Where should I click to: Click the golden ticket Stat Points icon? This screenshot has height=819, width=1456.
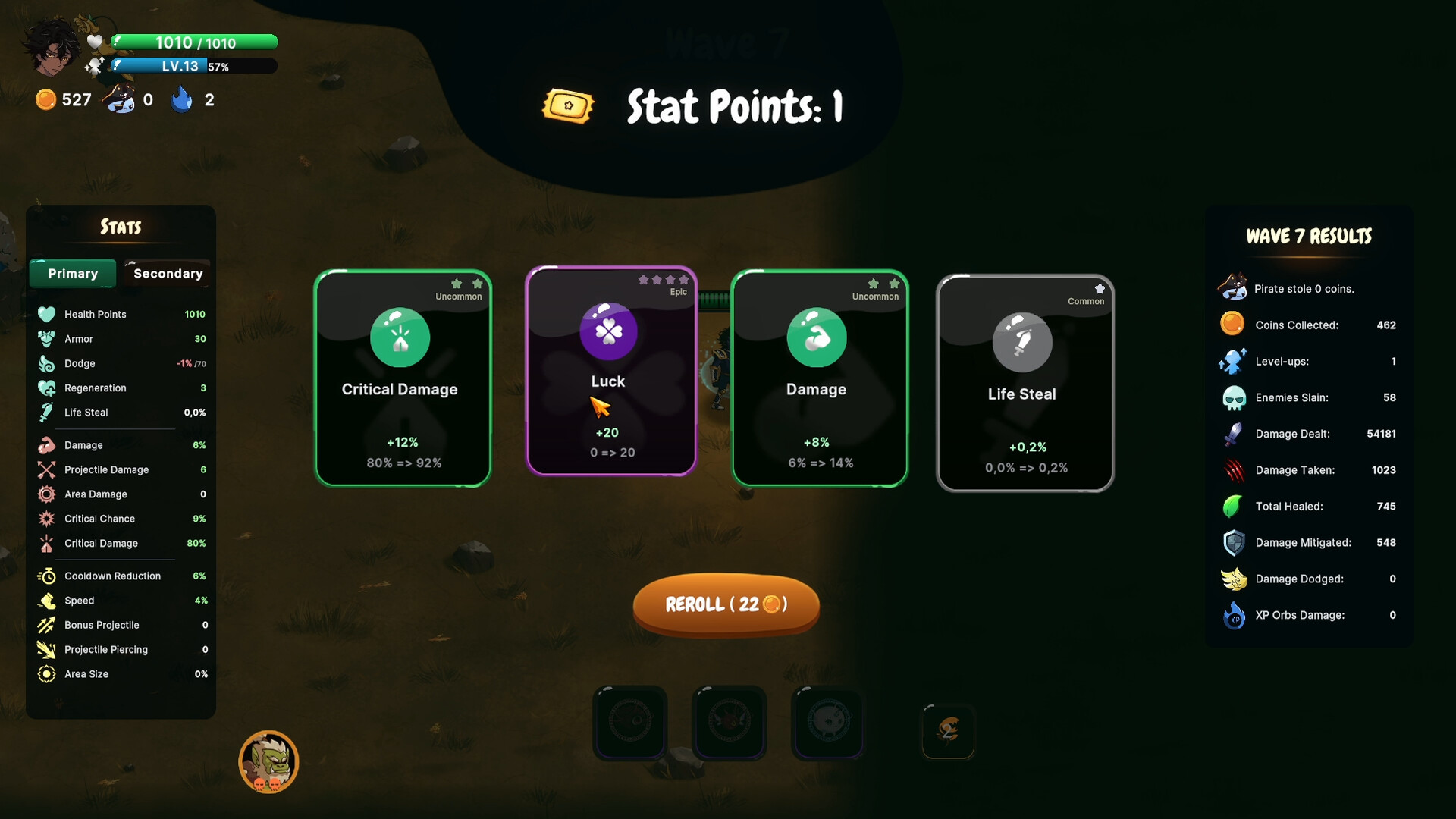coord(567,106)
